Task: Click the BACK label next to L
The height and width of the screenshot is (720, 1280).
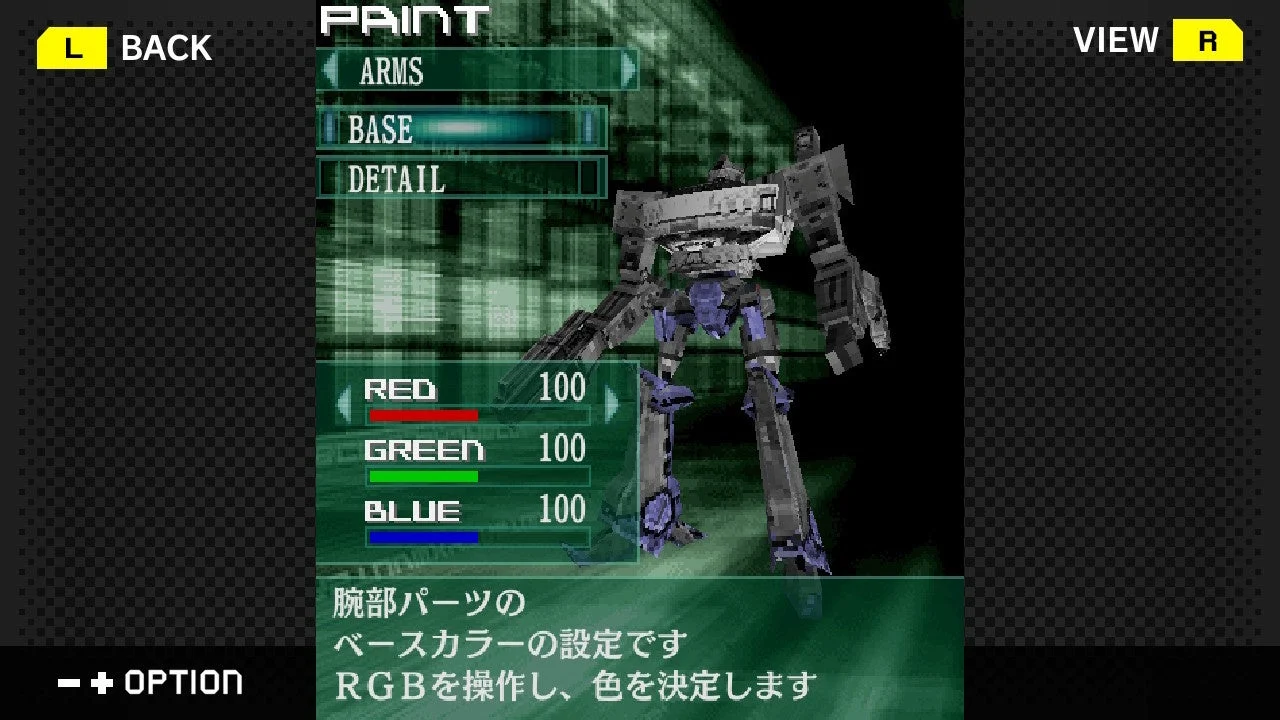Action: click(164, 46)
